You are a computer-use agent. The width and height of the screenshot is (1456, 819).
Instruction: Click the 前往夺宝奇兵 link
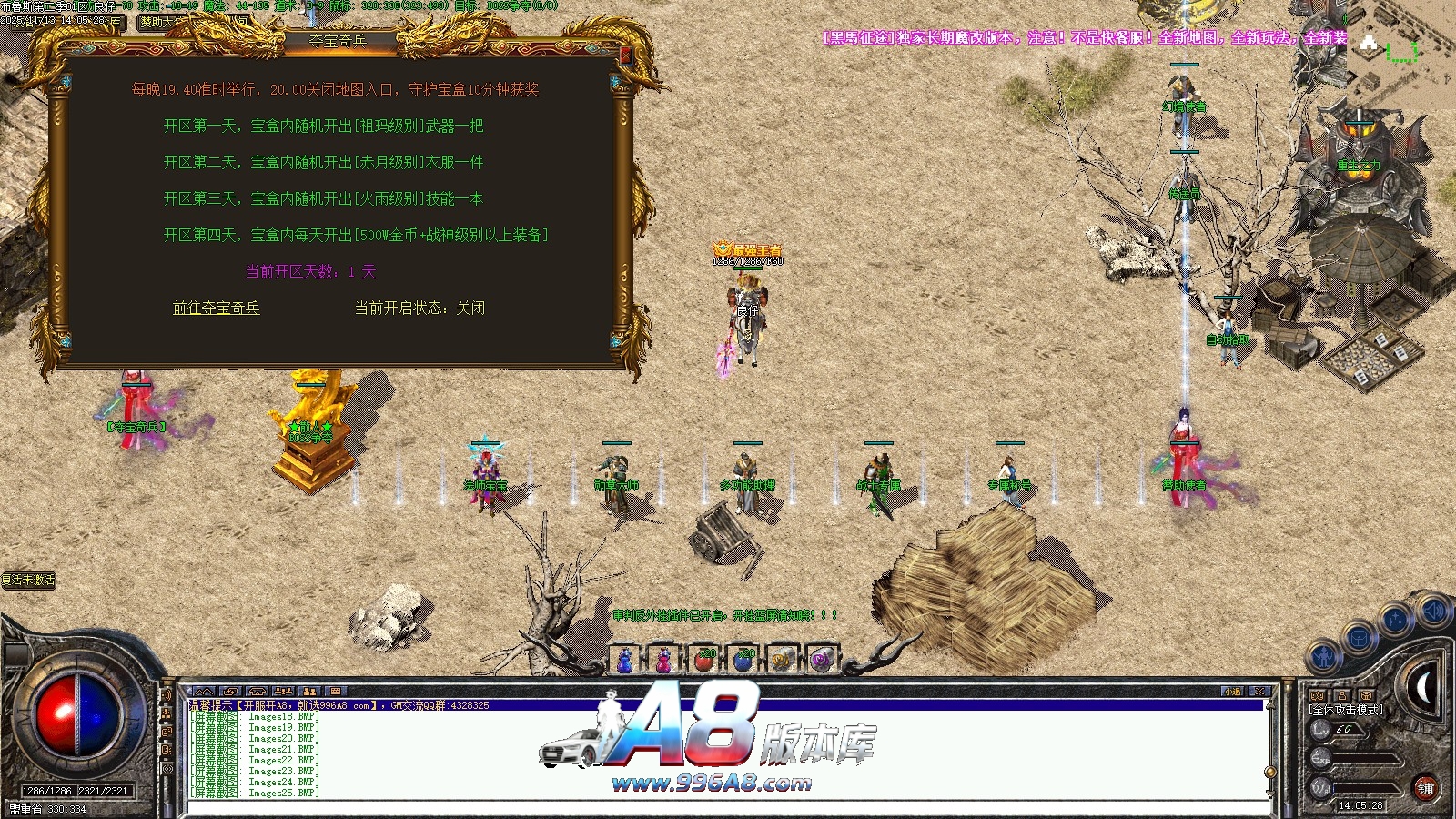pos(217,308)
